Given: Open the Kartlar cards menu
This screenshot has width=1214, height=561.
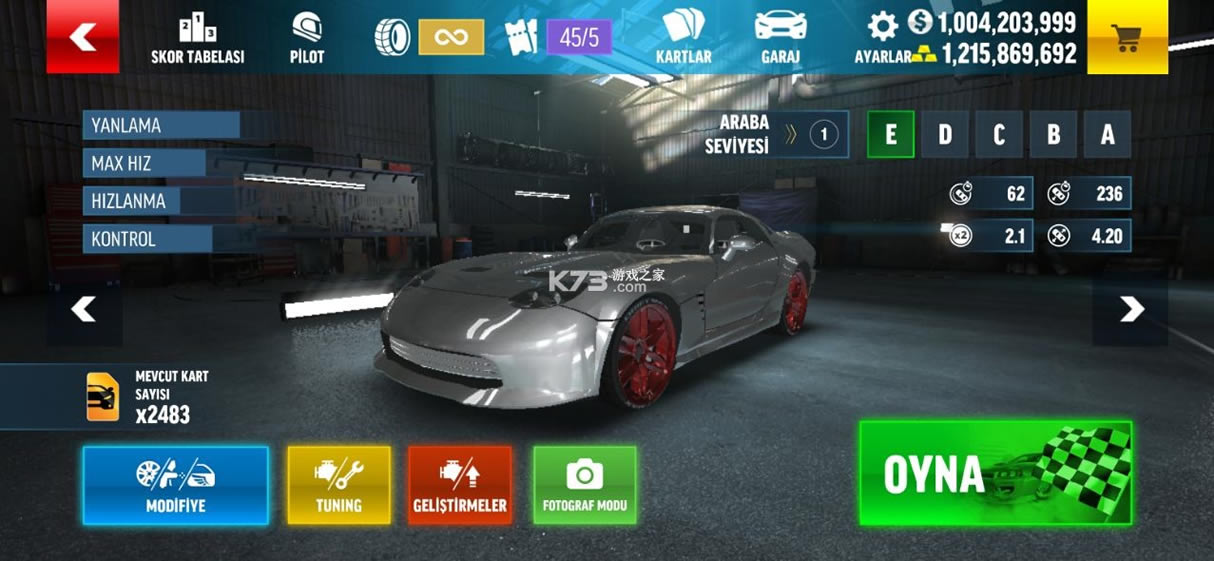Looking at the screenshot, I should (x=683, y=38).
